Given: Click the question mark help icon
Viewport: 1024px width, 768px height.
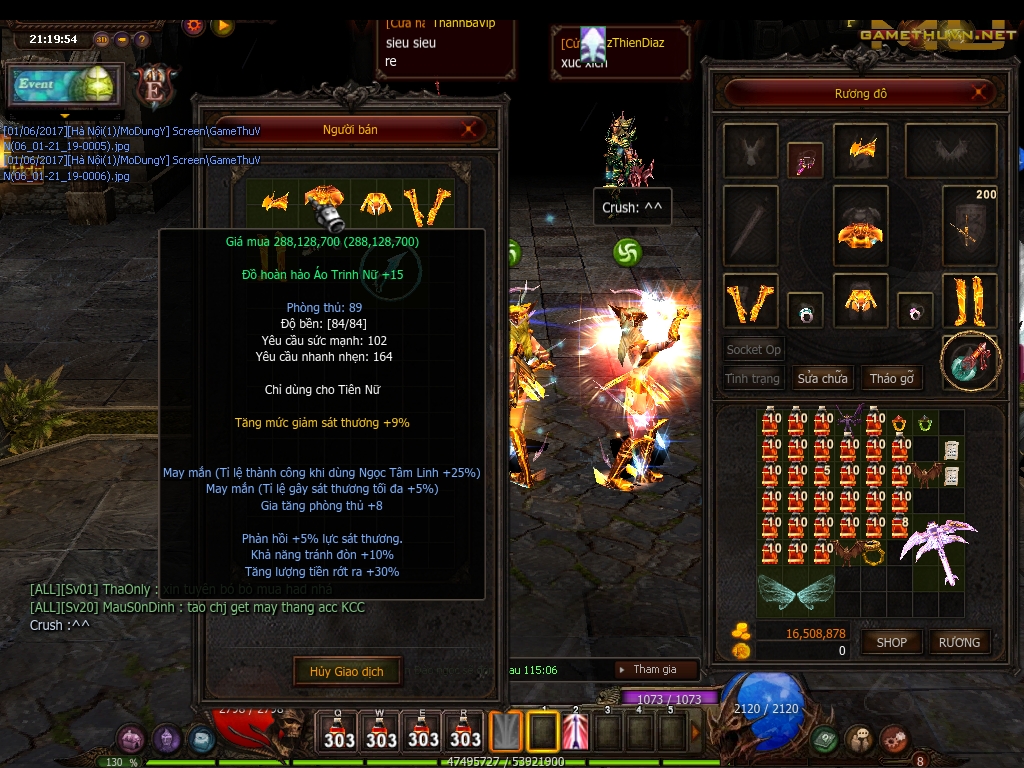Looking at the screenshot, I should [142, 40].
